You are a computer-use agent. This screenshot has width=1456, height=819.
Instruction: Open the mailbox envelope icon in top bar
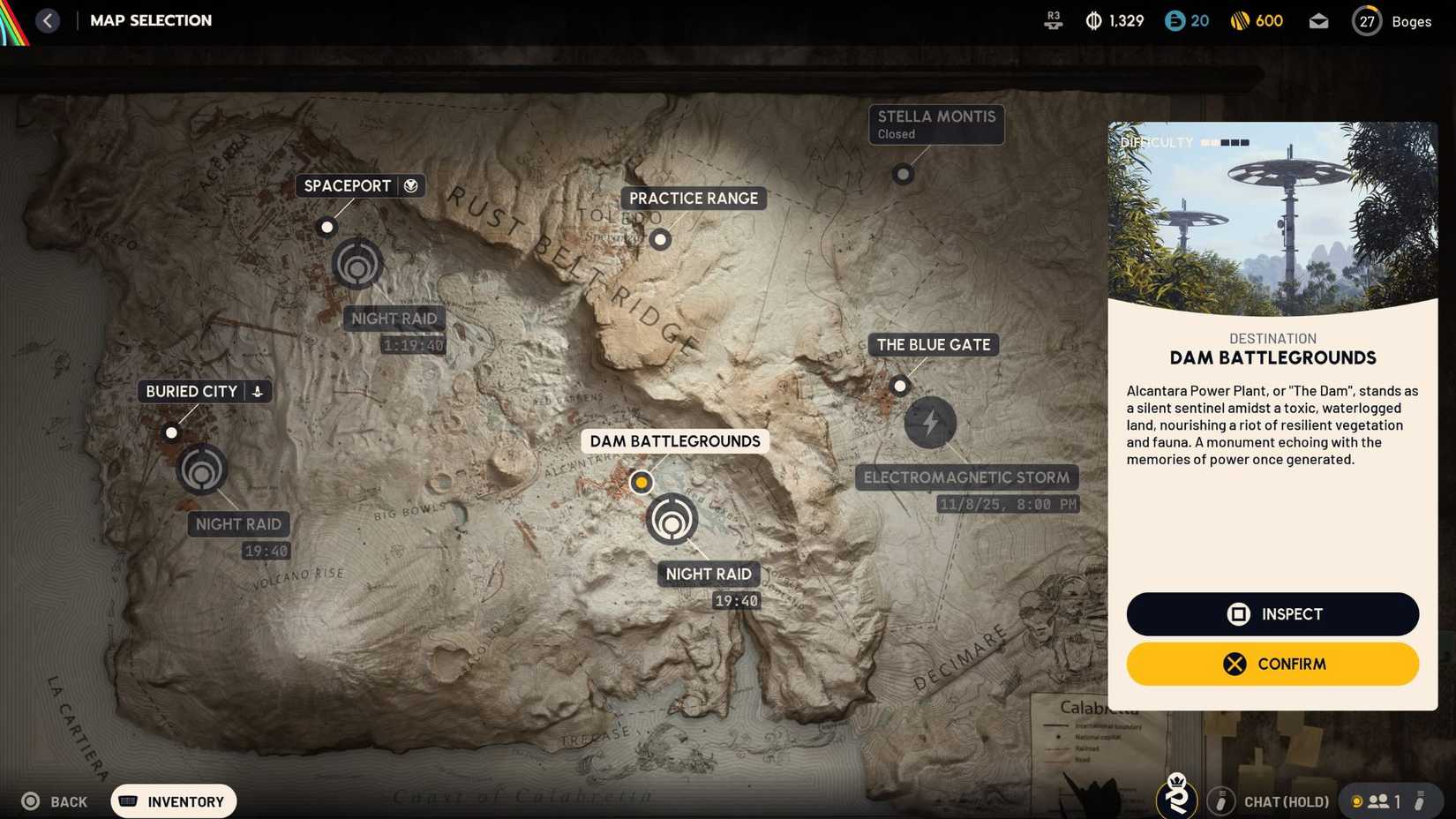pos(1319,19)
